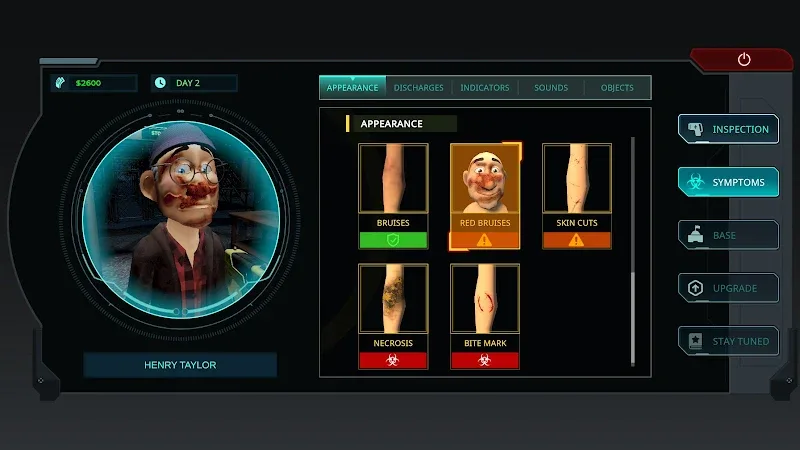800x450 pixels.
Task: Open the Upgrade menu
Action: point(728,288)
